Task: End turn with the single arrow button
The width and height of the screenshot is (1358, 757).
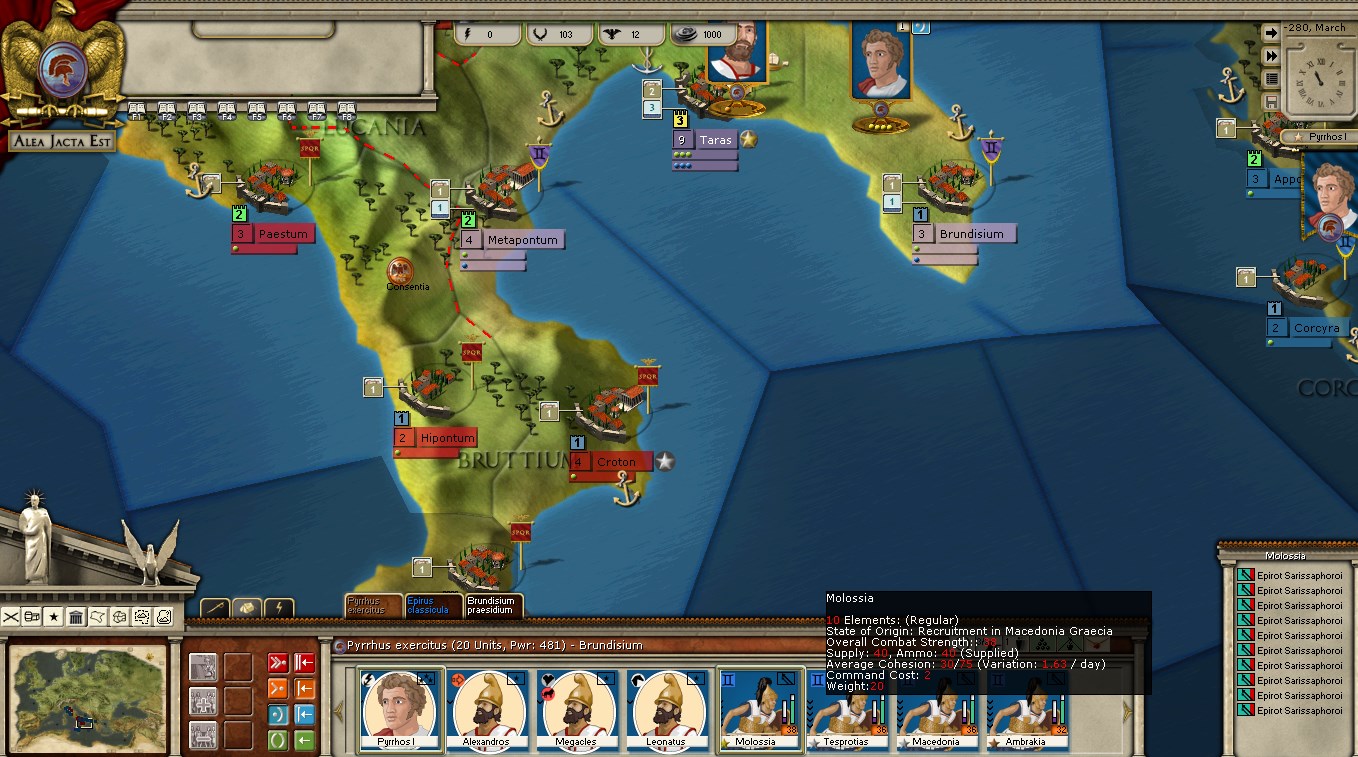Action: point(1271,33)
